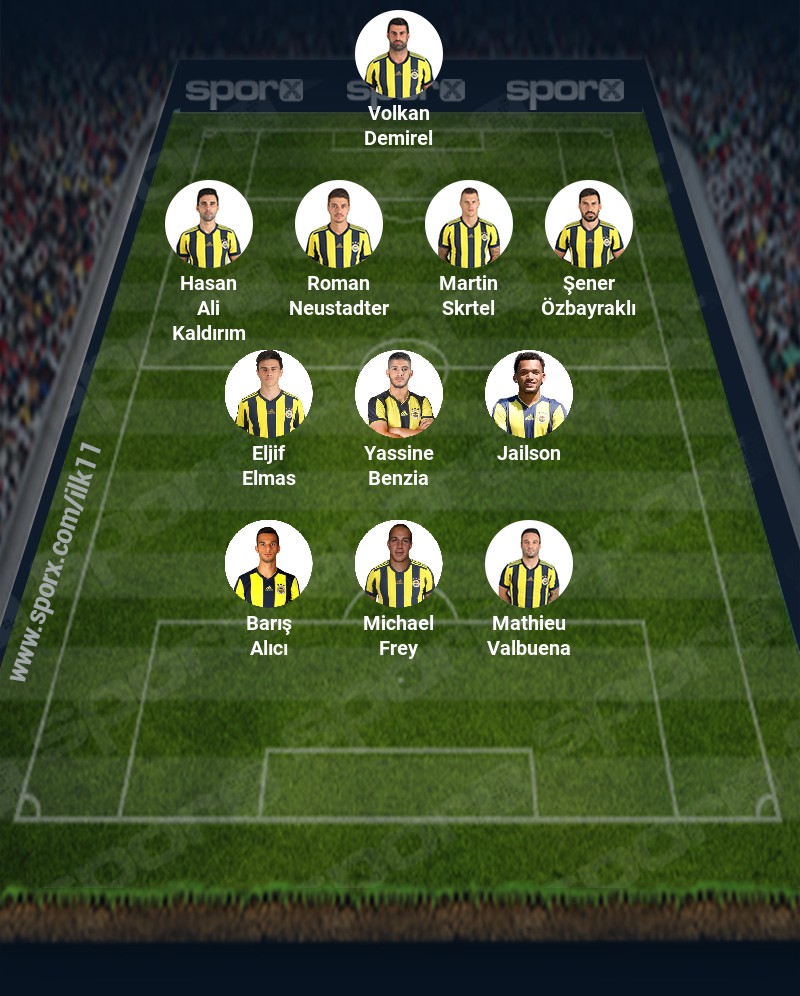Choose Yassine Benzia's player portrait

[x=399, y=394]
